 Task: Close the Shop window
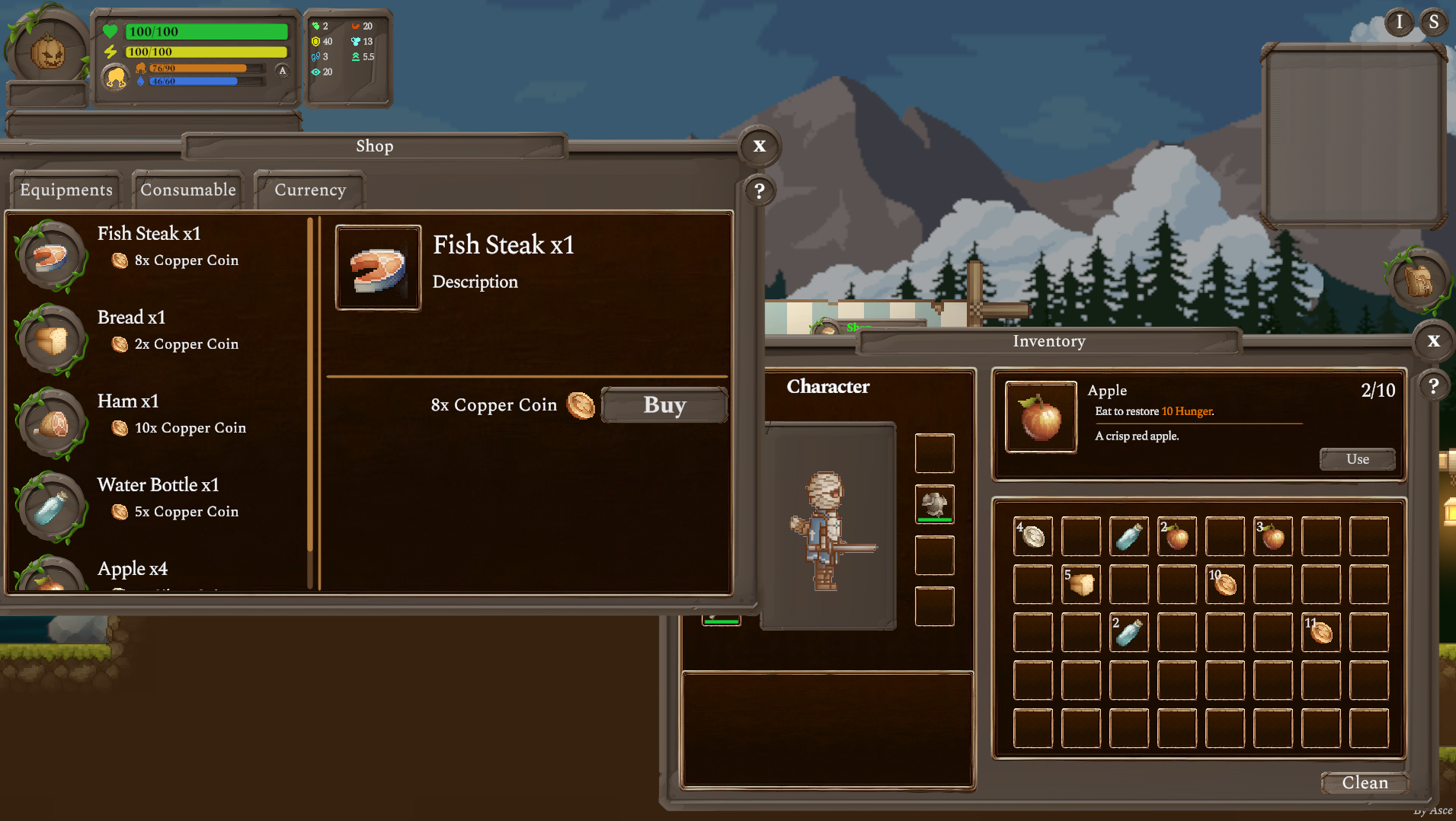(x=759, y=145)
